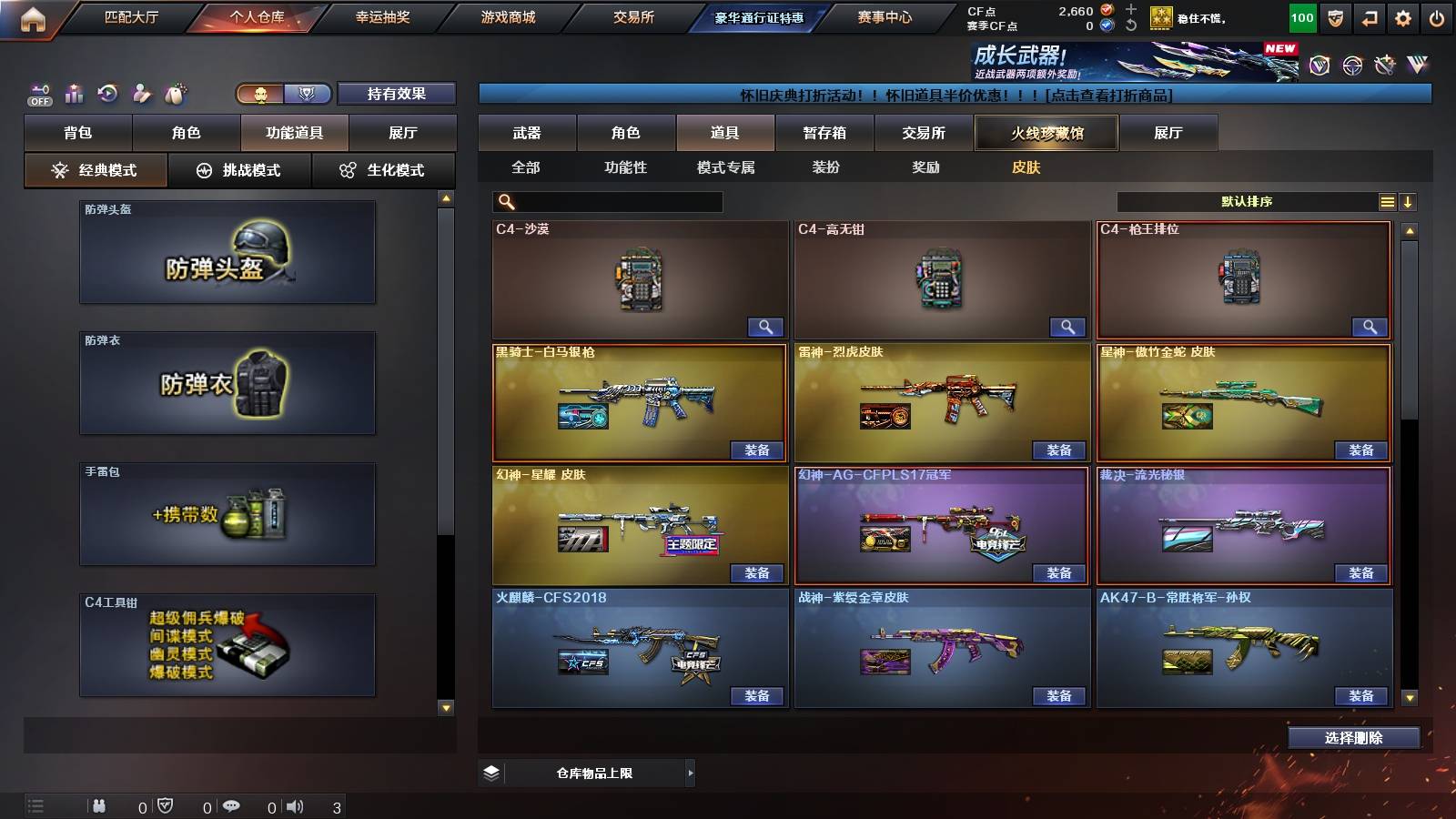Image resolution: width=1456 pixels, height=819 pixels.
Task: Open the settings gear icon
Action: pos(1404,15)
